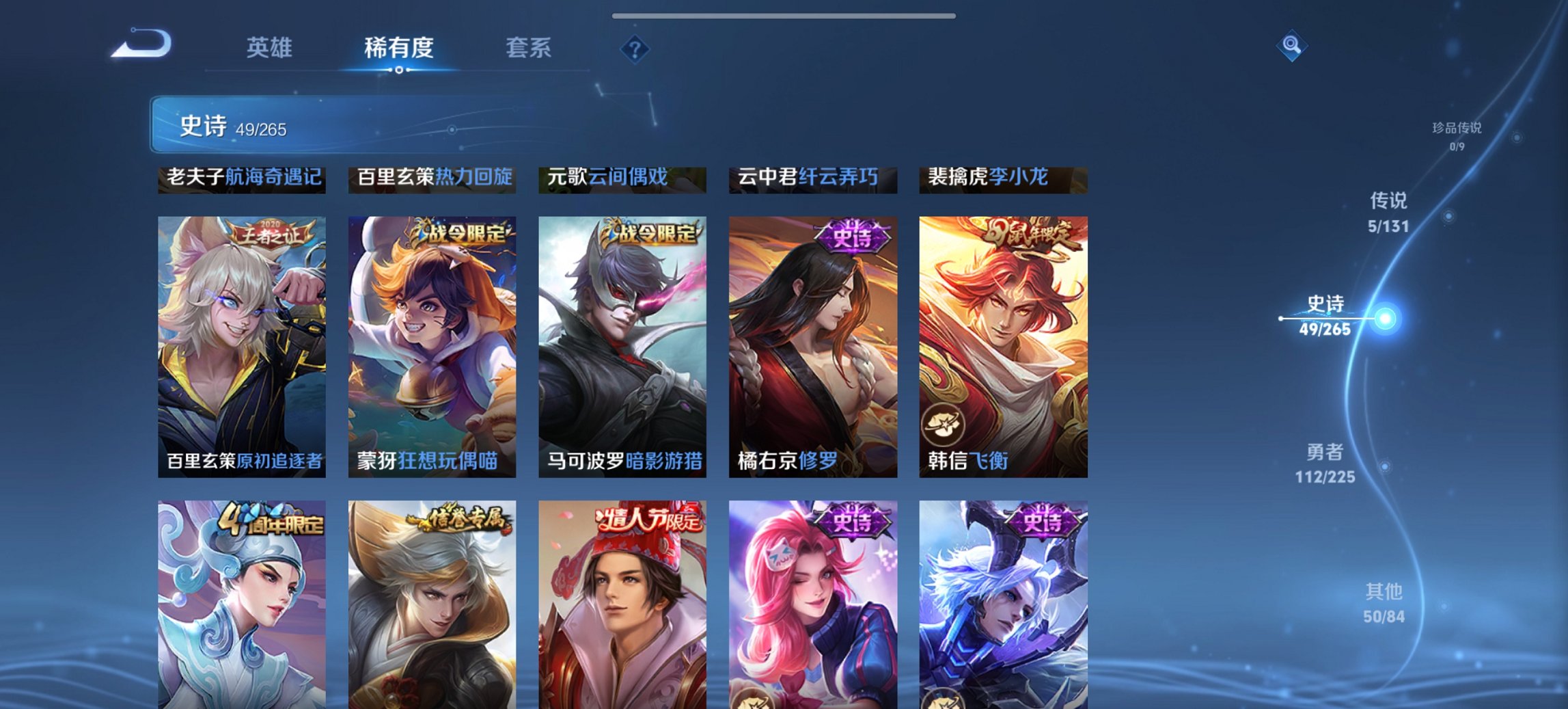Viewport: 1568px width, 709px height.
Task: Click the question mark help icon
Action: point(634,48)
